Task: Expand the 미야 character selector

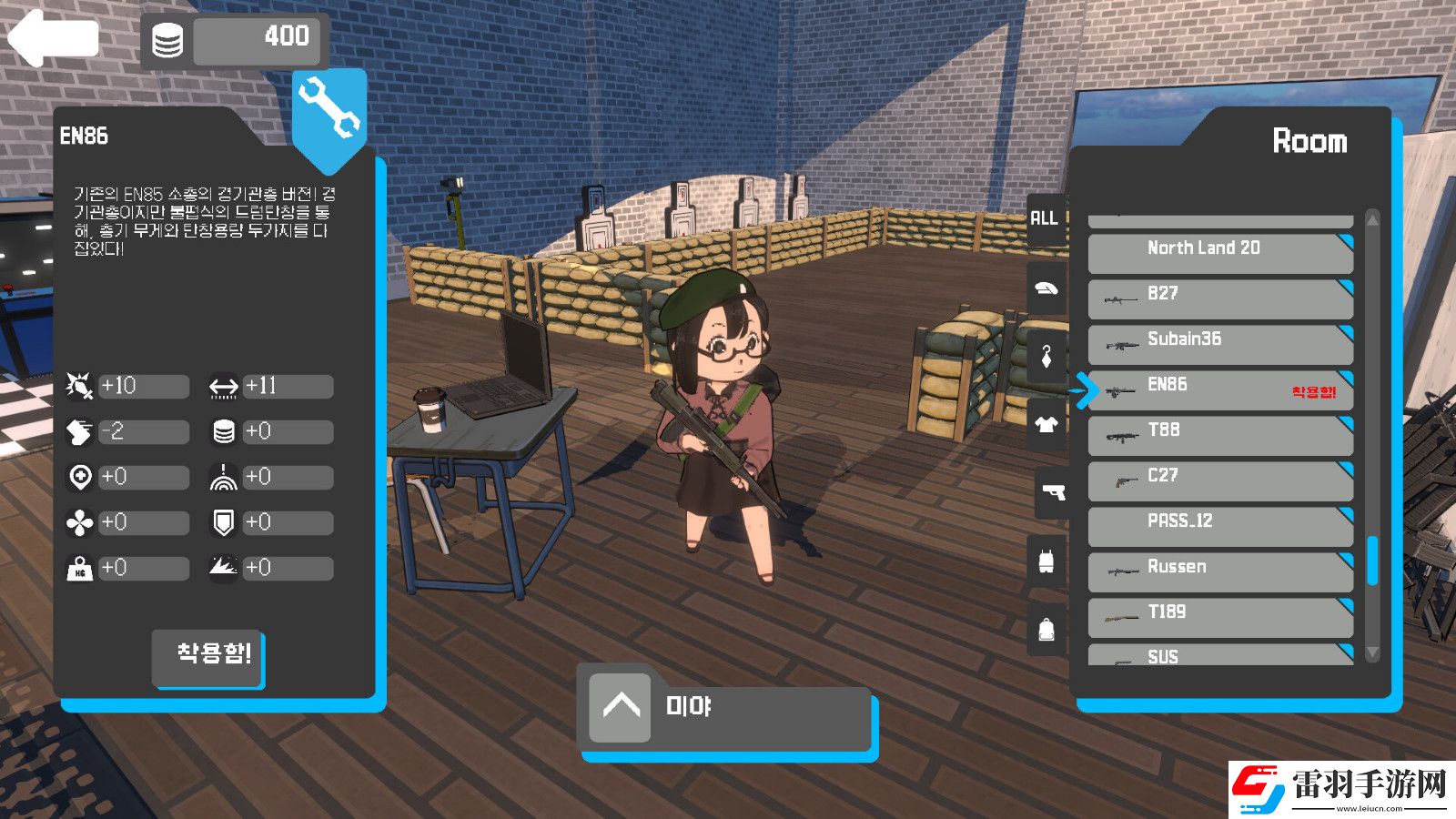Action: (621, 707)
